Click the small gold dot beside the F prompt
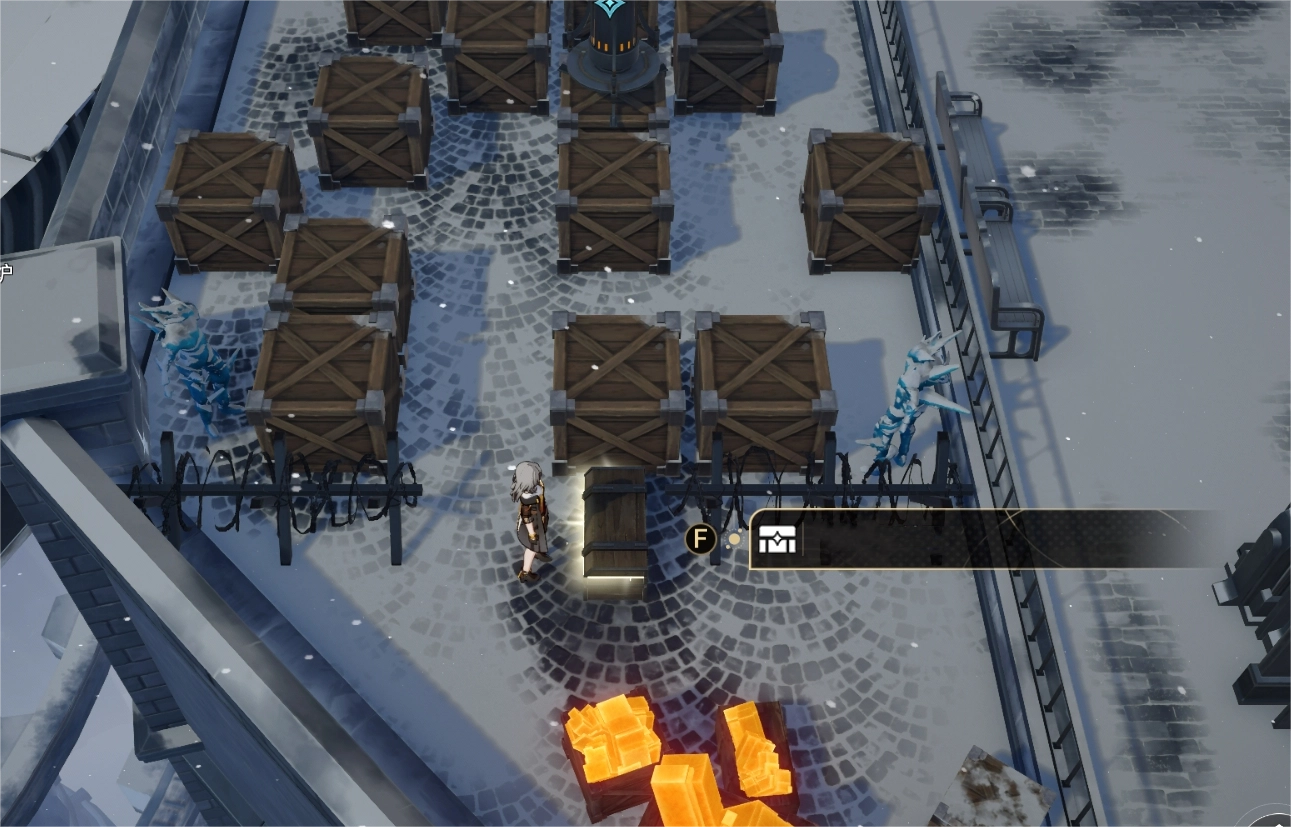Image resolution: width=1291 pixels, height=827 pixels. pos(735,539)
